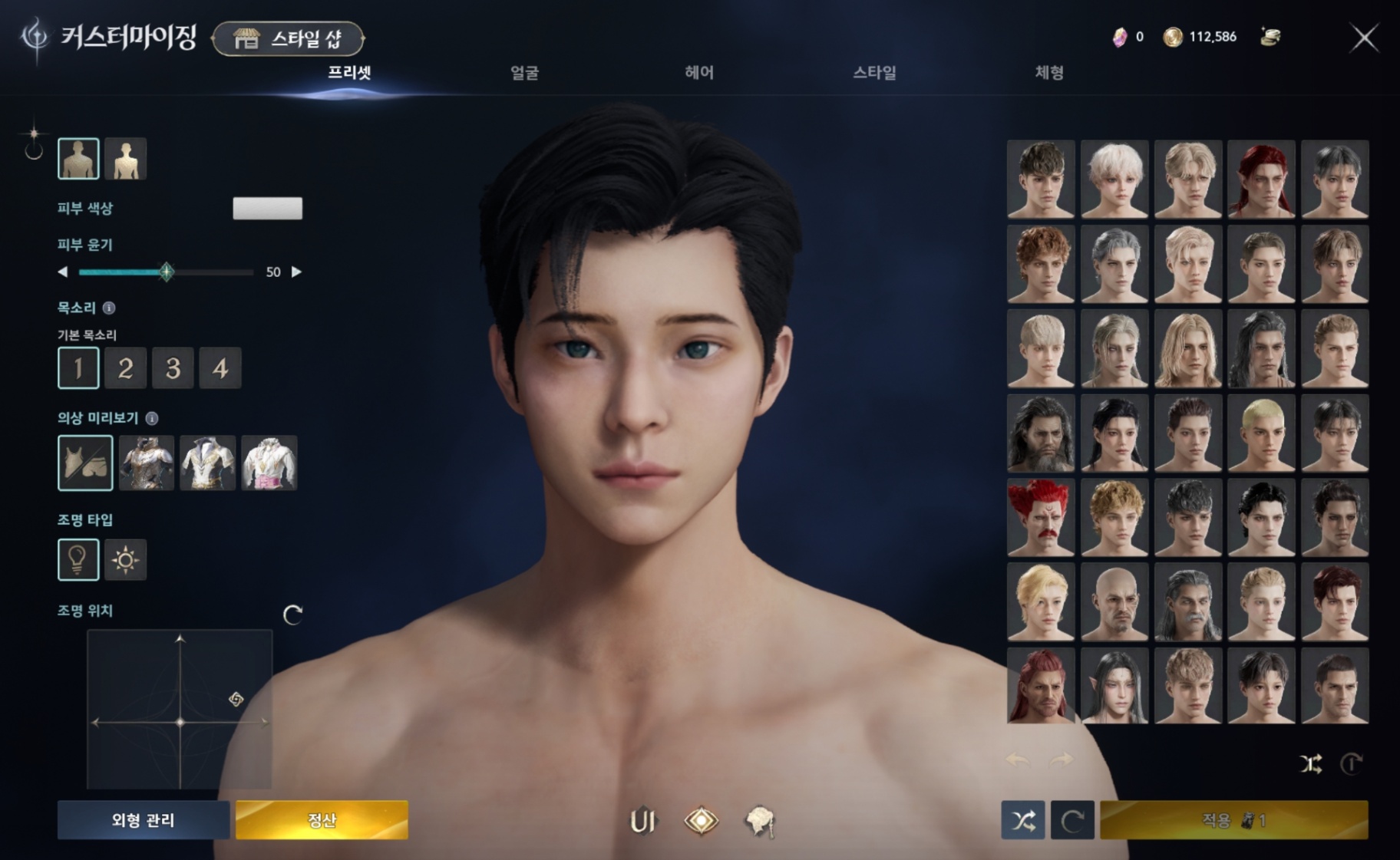Image resolution: width=1400 pixels, height=860 pixels.
Task: Randomize appearance with the bottom shuffle button
Action: [x=1022, y=821]
